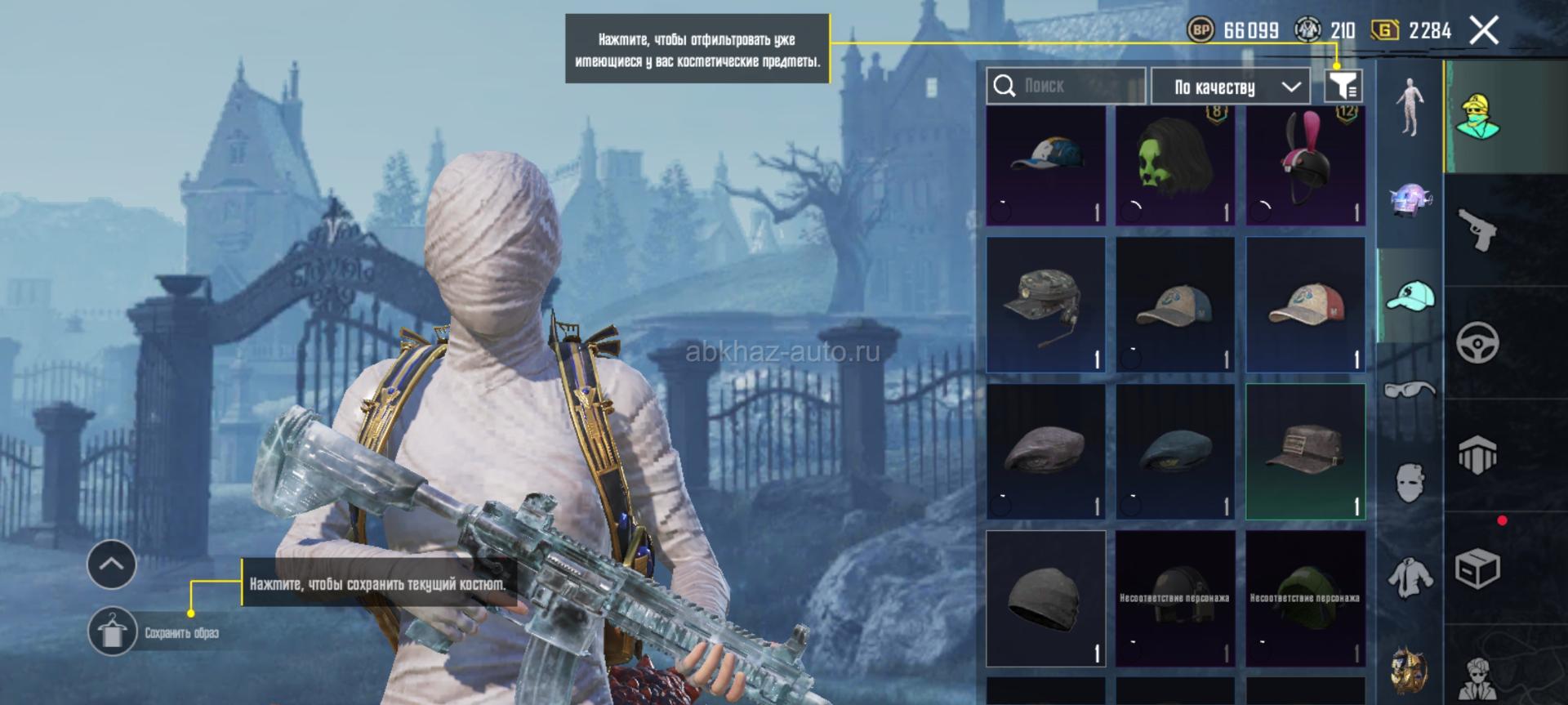Viewport: 1568px width, 705px height.
Task: Pick the dark grey beanie hat
Action: 1046,599
